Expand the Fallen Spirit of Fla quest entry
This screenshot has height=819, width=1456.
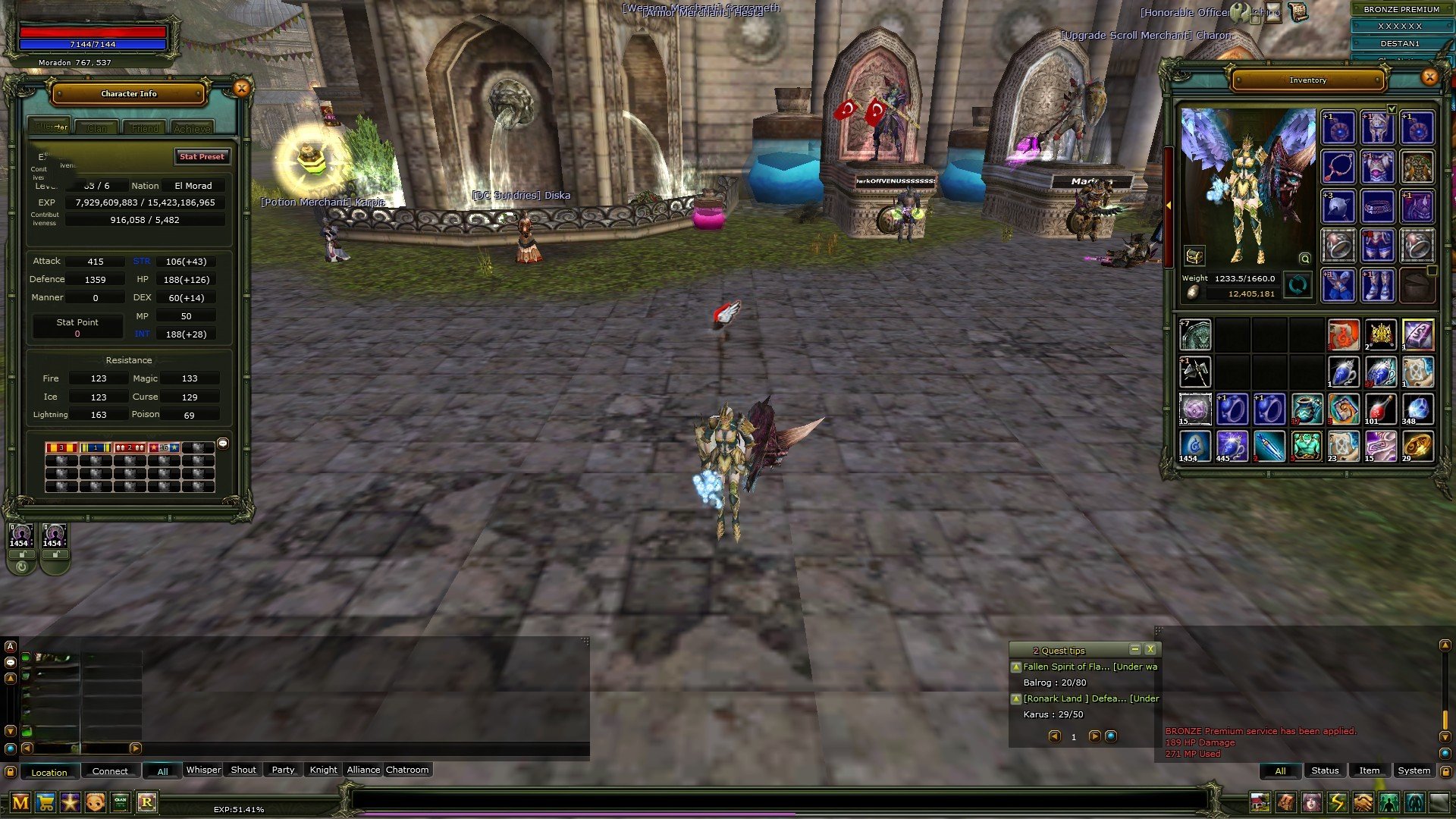(1016, 667)
